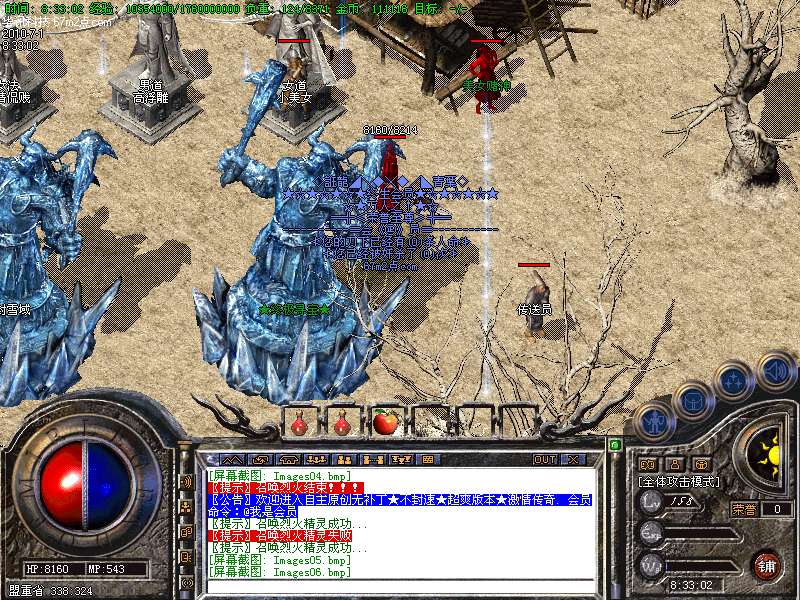Image resolution: width=800 pixels, height=600 pixels.
Task: Click the chat text input line
Action: click(400, 585)
